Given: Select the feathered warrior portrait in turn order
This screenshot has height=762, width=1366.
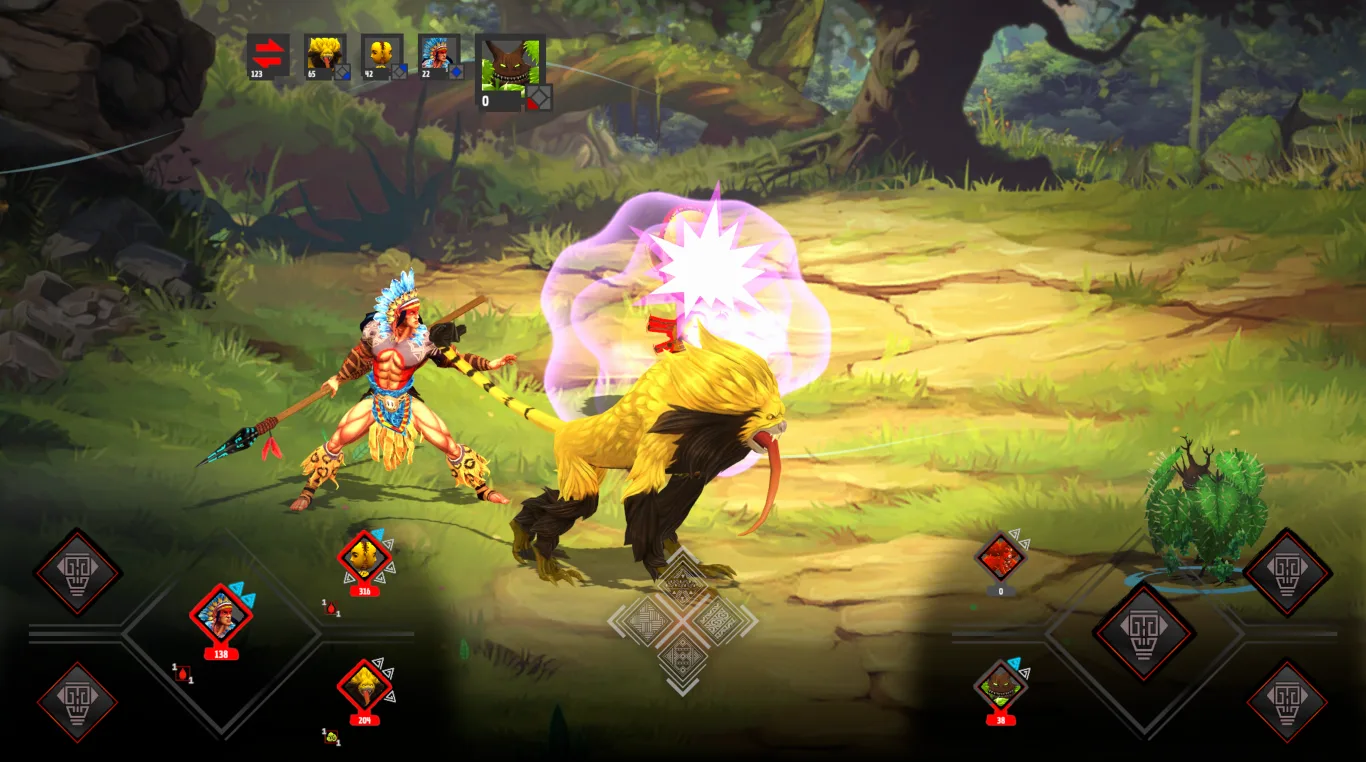Looking at the screenshot, I should pyautogui.click(x=439, y=52).
